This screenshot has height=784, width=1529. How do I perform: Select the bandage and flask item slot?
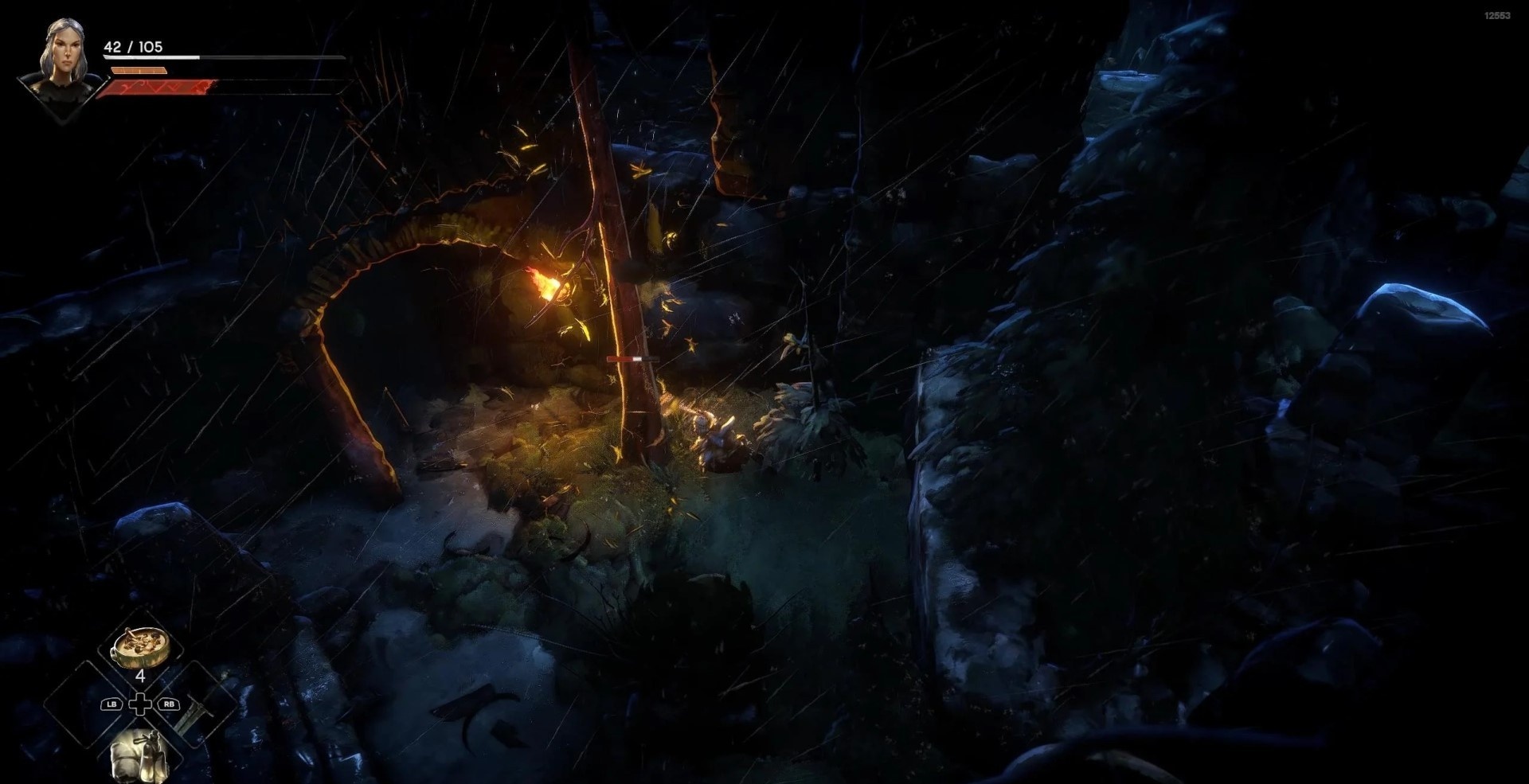pyautogui.click(x=140, y=755)
